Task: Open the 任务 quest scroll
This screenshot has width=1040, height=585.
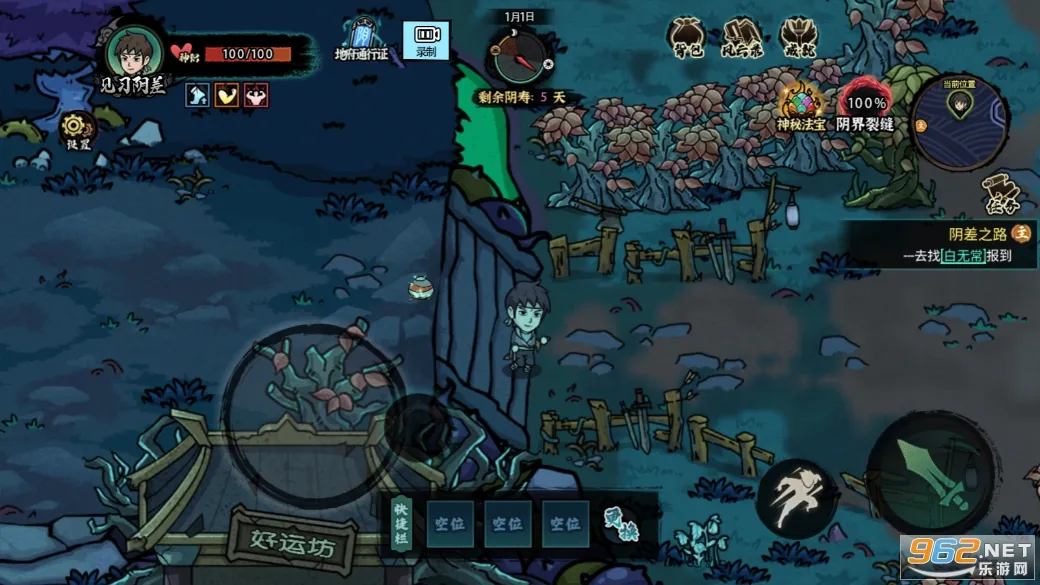Action: click(x=1001, y=194)
